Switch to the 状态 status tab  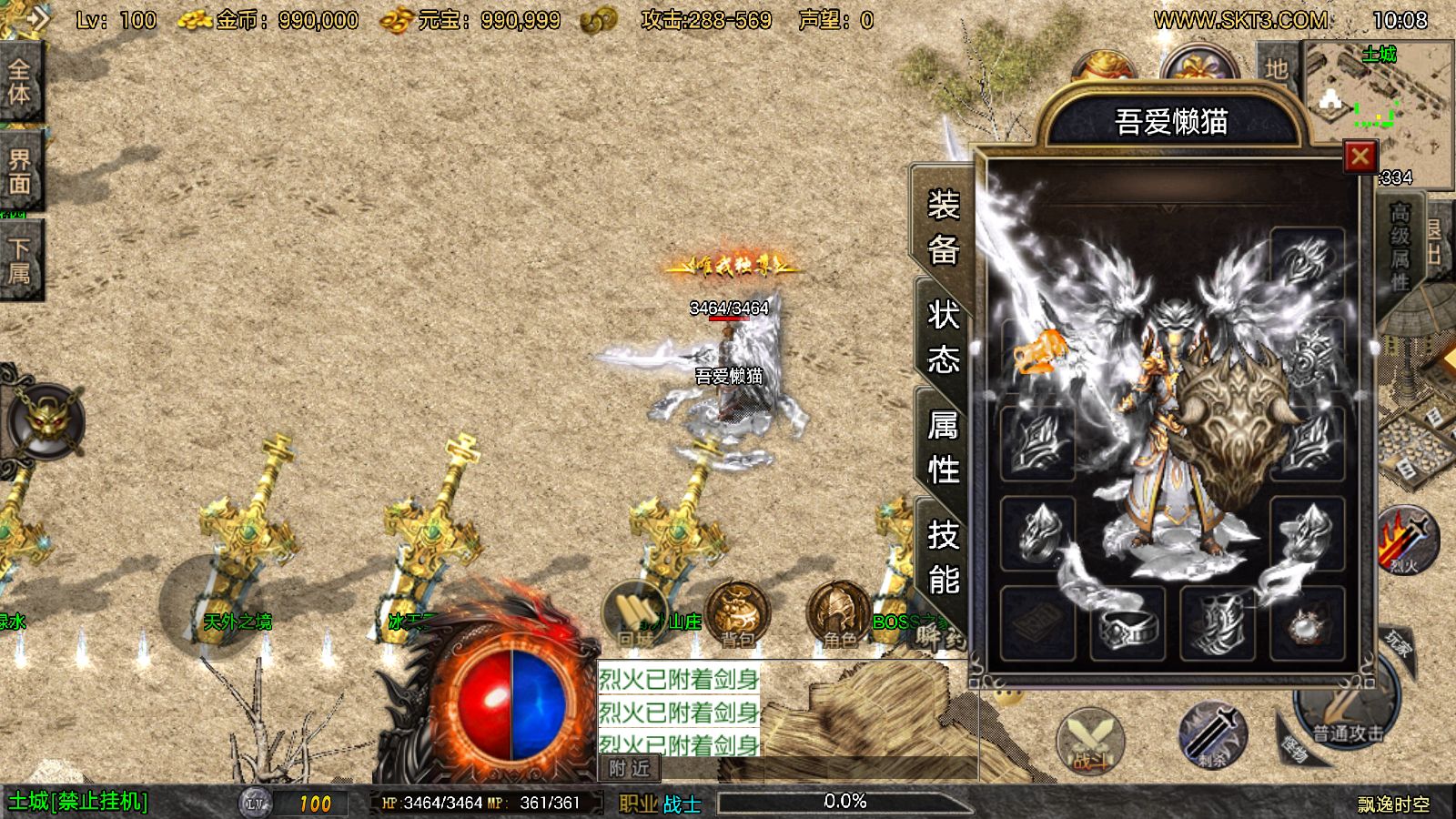943,337
